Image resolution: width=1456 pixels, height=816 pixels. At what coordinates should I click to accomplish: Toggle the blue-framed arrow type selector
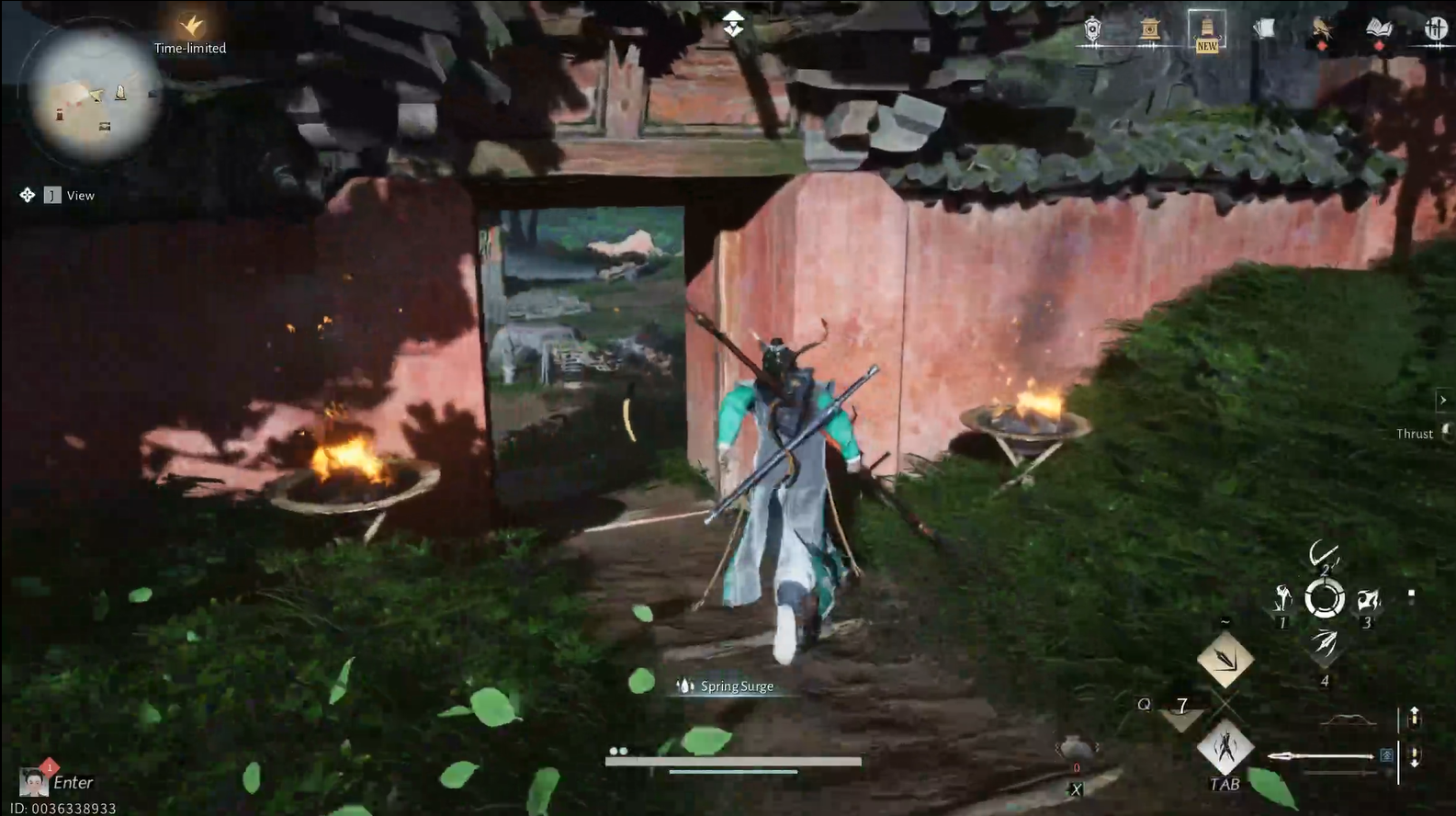point(1387,756)
